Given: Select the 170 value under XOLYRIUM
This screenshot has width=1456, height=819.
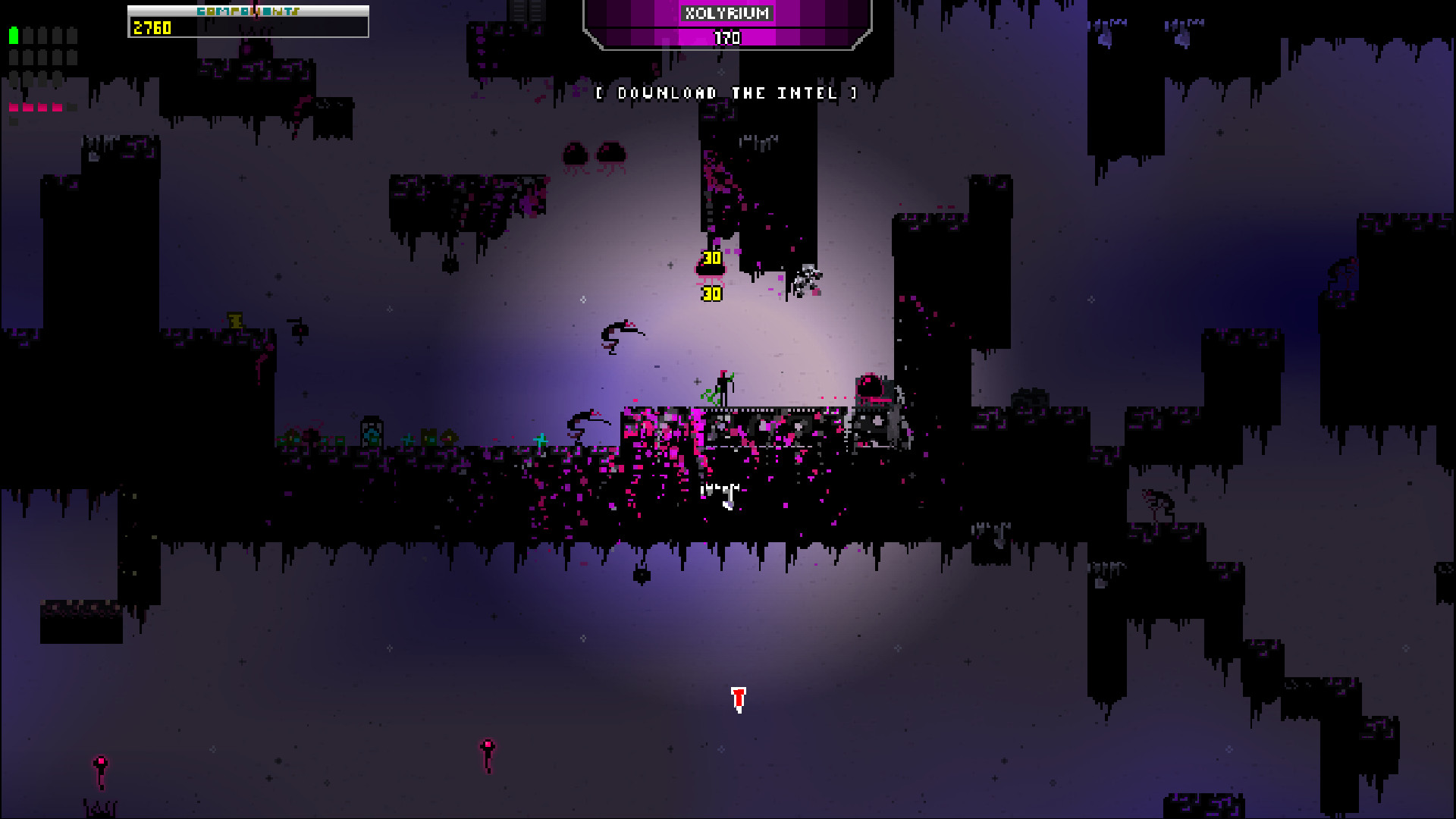Looking at the screenshot, I should (x=726, y=38).
